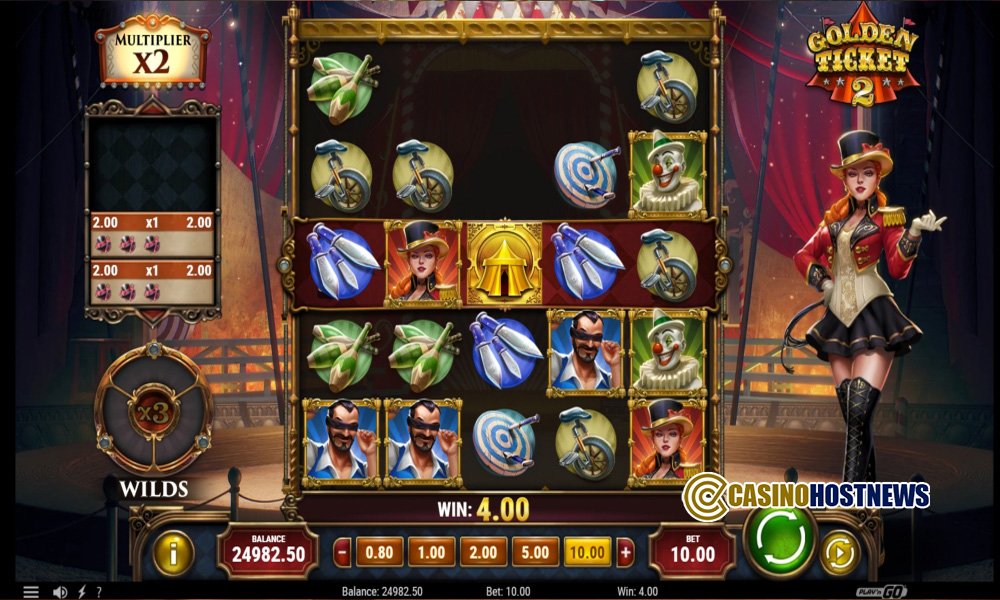
Task: Open the hamburger menu in the bottom bar
Action: pyautogui.click(x=31, y=592)
